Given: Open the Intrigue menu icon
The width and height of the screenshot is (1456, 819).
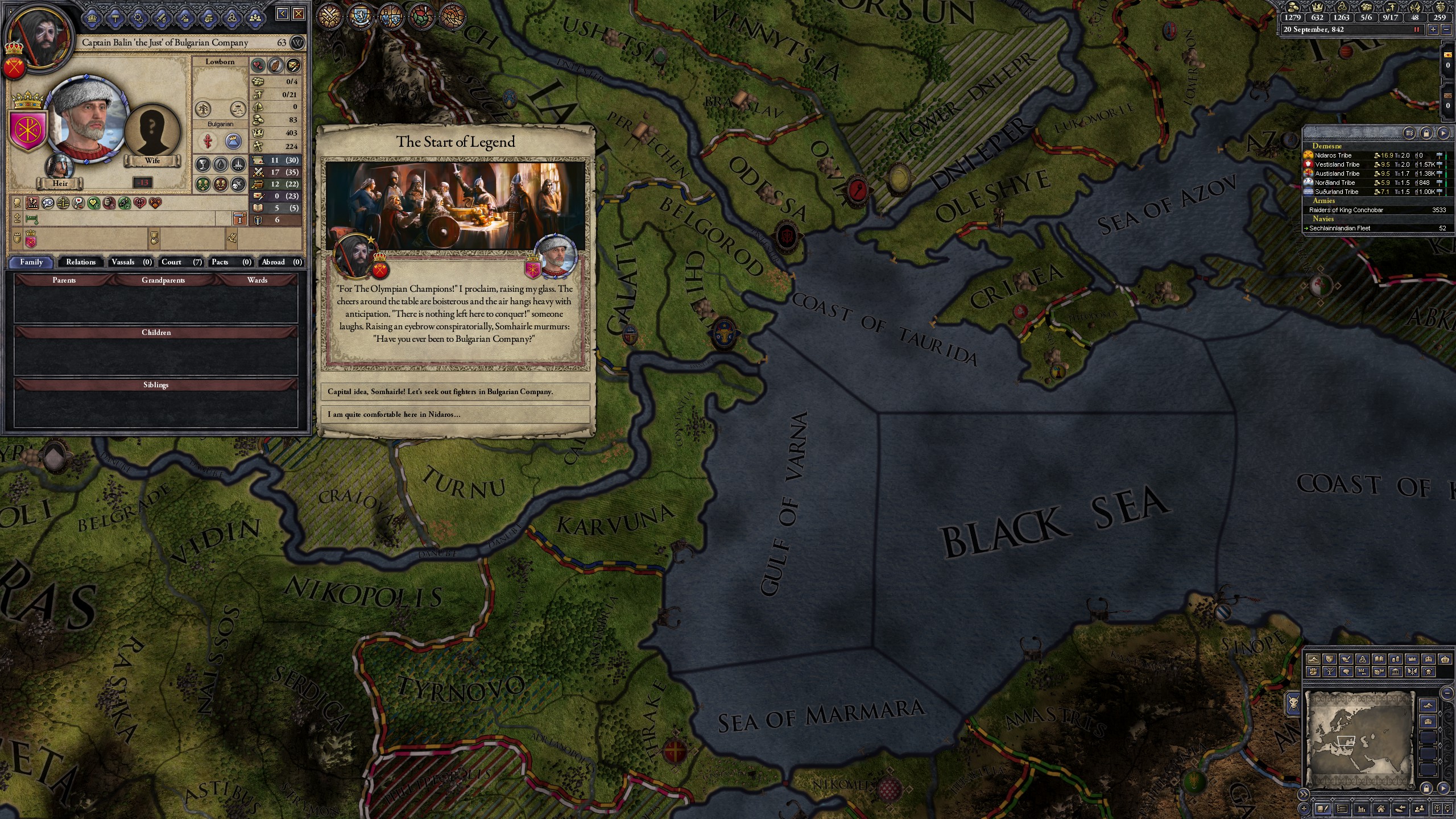Looking at the screenshot, I should pos(138,18).
